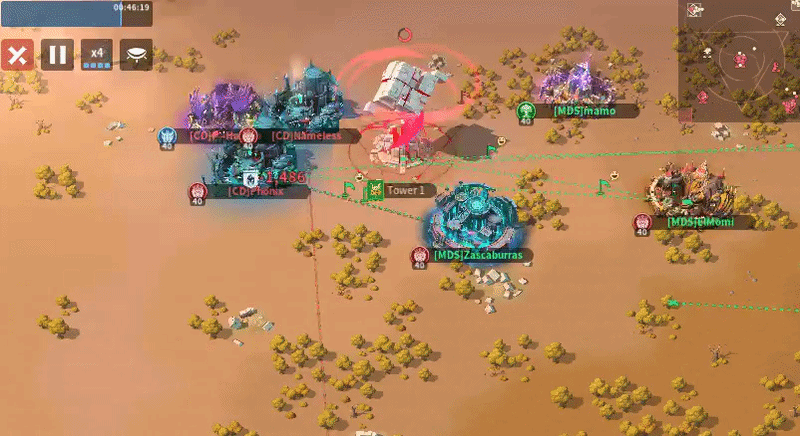Image resolution: width=800 pixels, height=436 pixels.
Task: Seek on the replay progress bar
Action: point(75,8)
